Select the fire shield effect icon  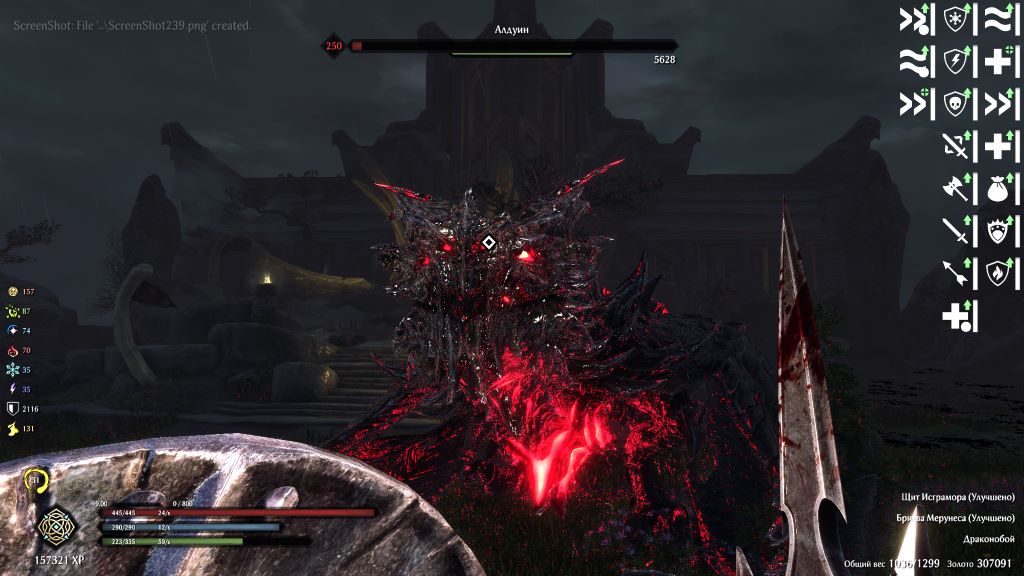pyautogui.click(x=996, y=273)
